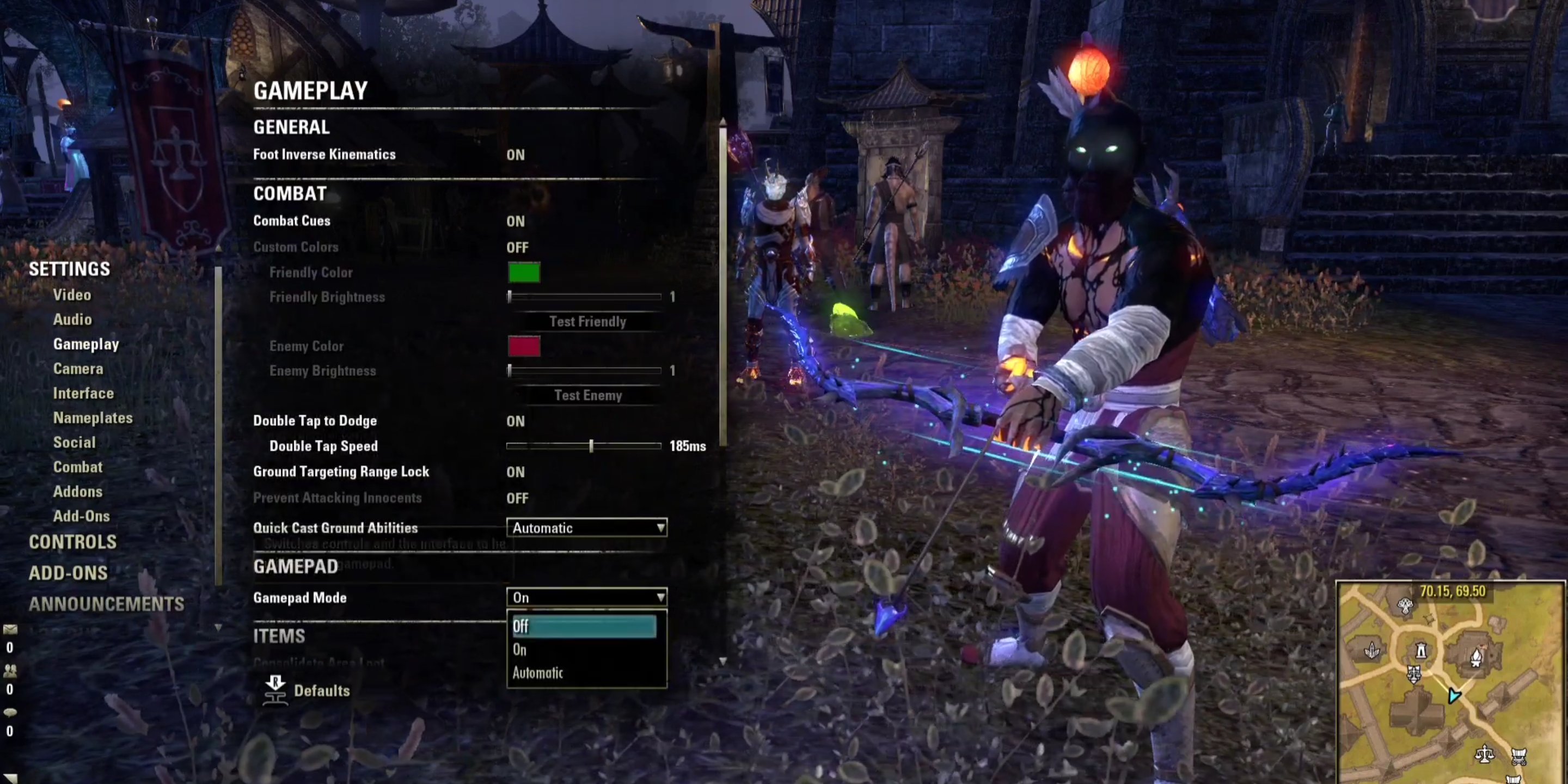Toggle Ground Targeting Range Lock
This screenshot has height=784, width=1568.
pos(515,473)
